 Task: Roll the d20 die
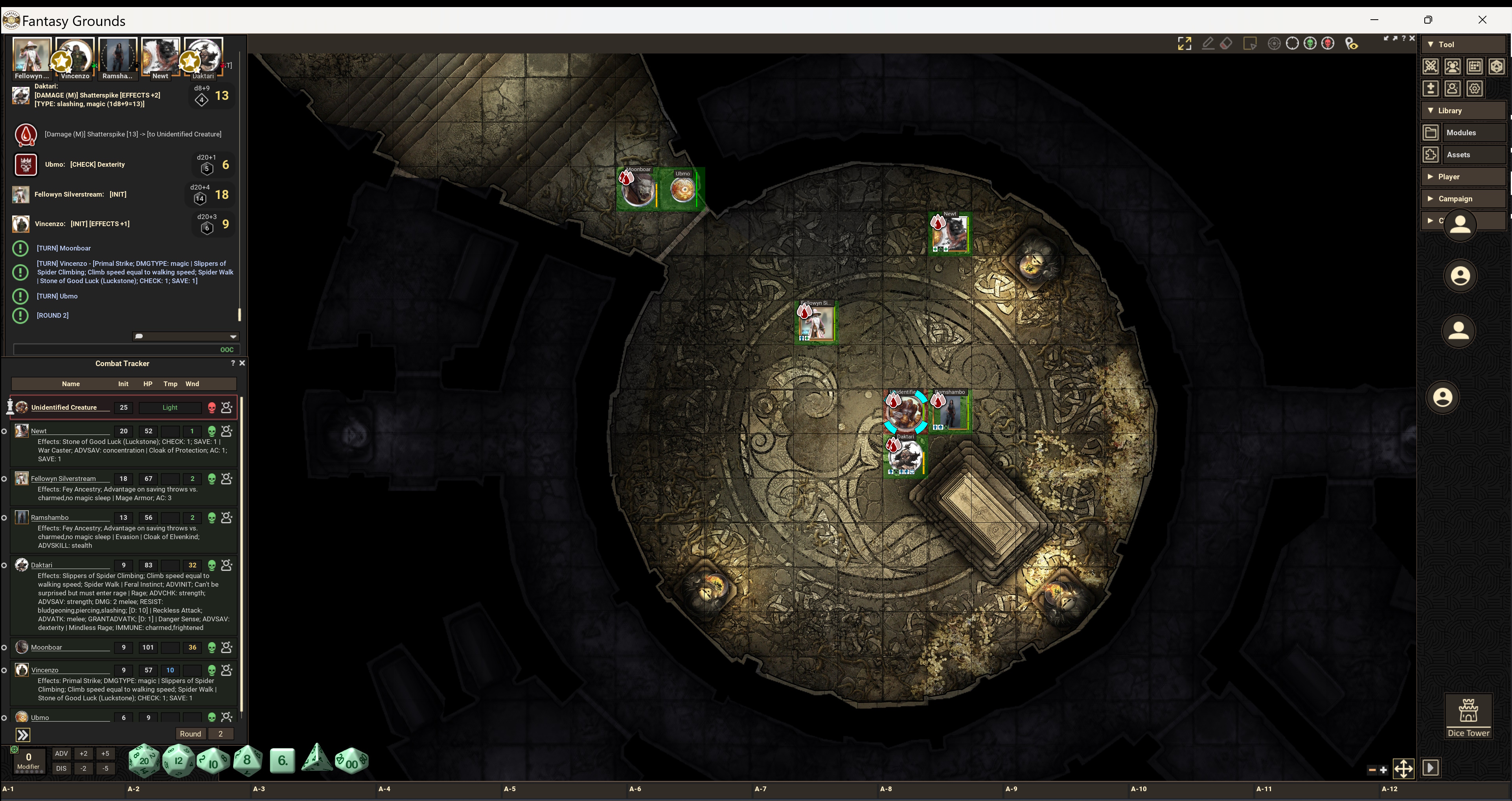pos(144,761)
